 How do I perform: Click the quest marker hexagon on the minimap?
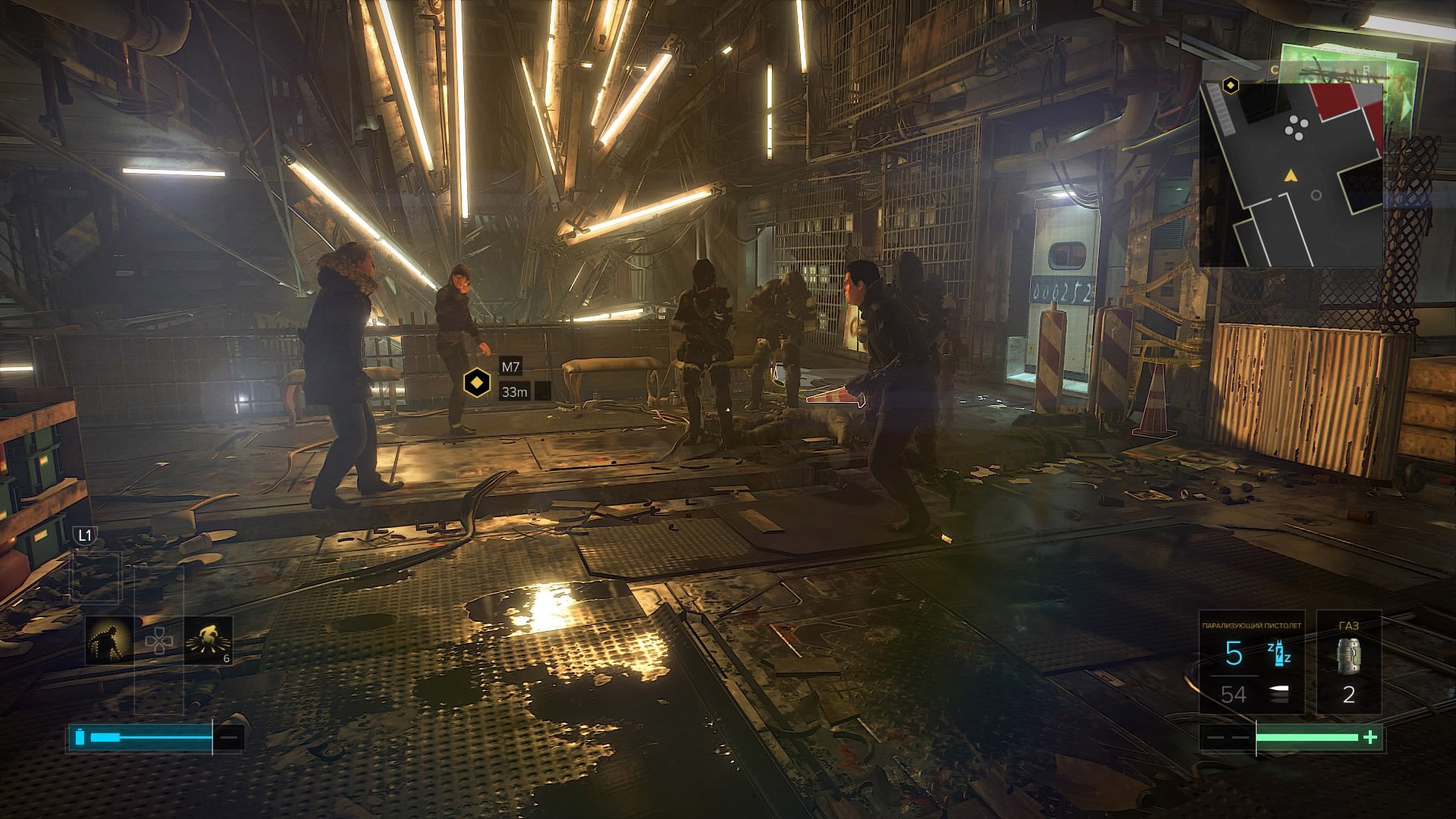[1231, 86]
